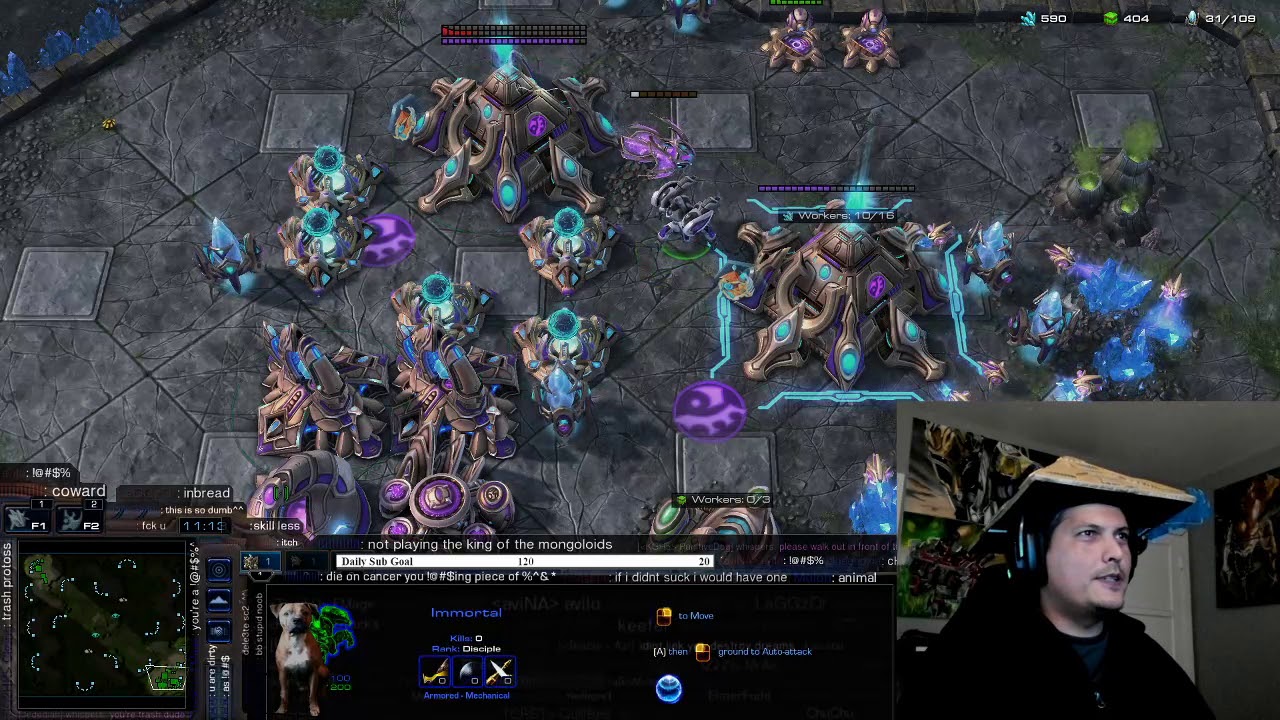The width and height of the screenshot is (1280, 720).
Task: Inspect the Immortal's armor upgrade icon
Action: [x=467, y=672]
